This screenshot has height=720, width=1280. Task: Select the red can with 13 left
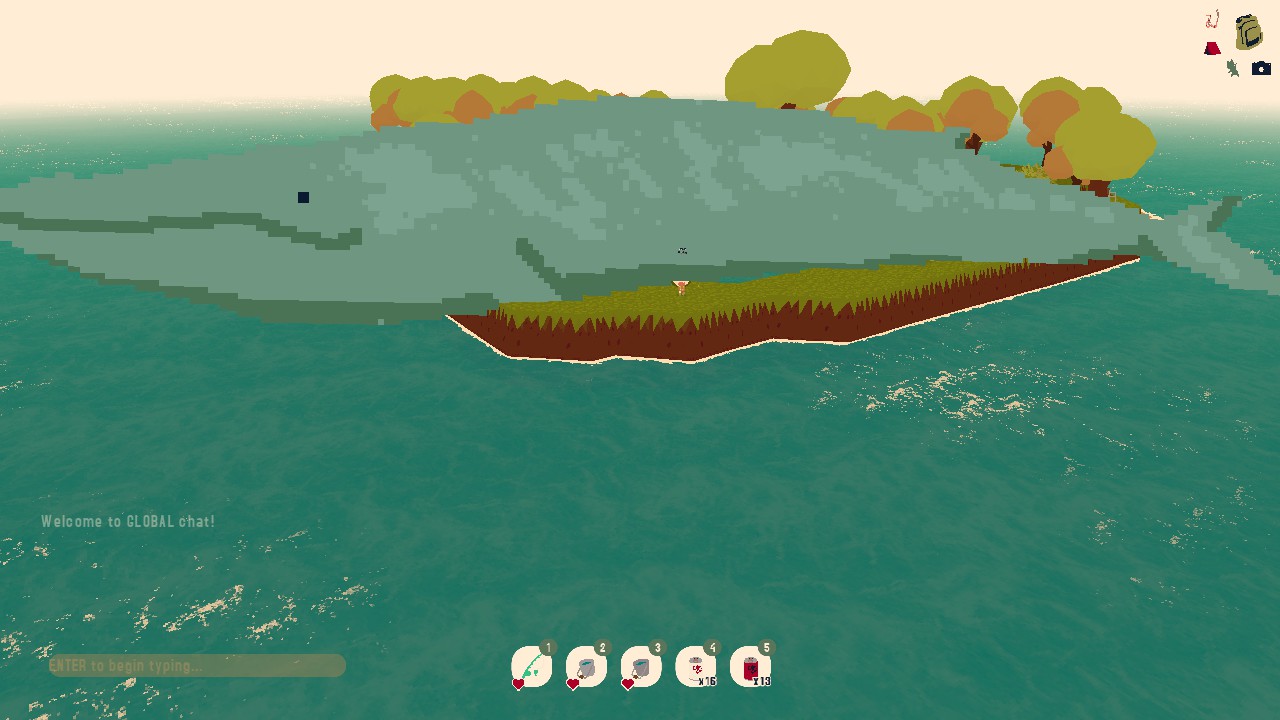751,667
